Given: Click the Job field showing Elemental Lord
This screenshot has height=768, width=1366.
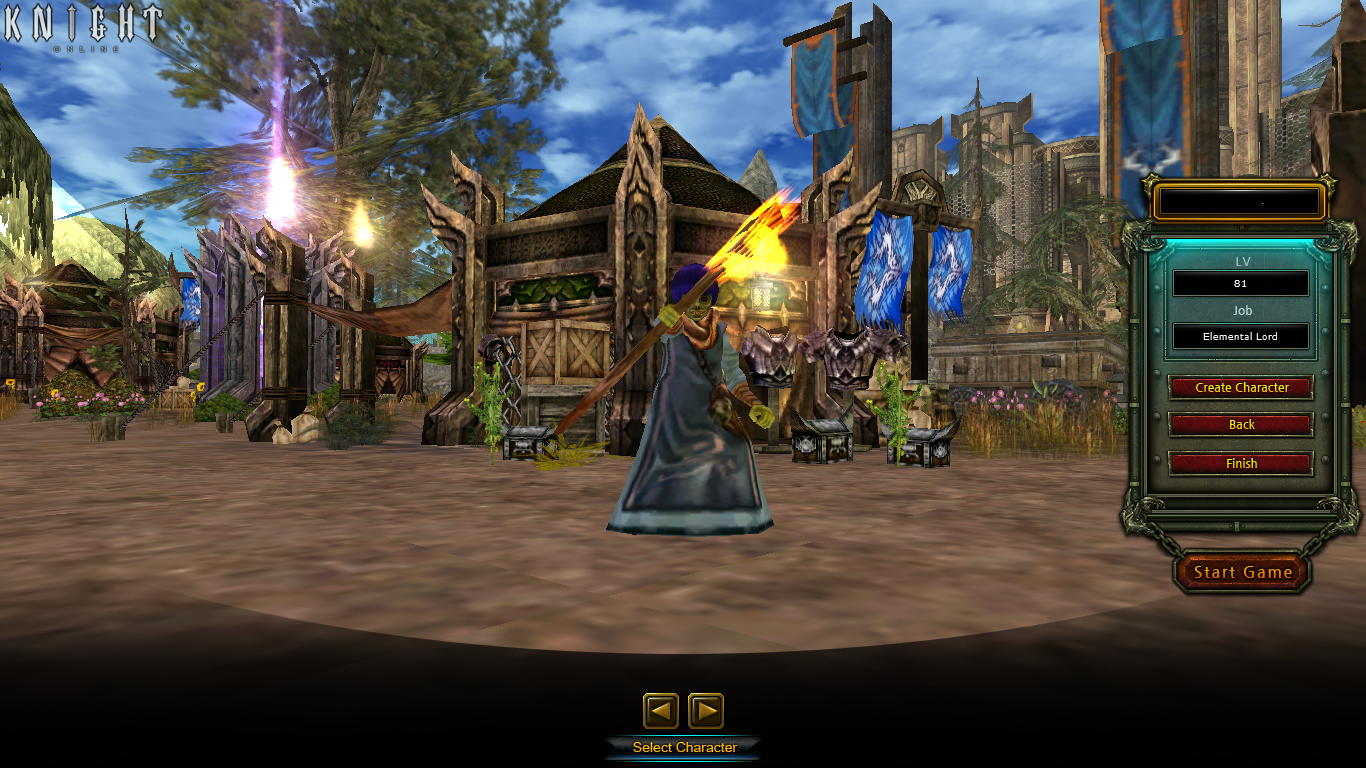Looking at the screenshot, I should [x=1241, y=336].
